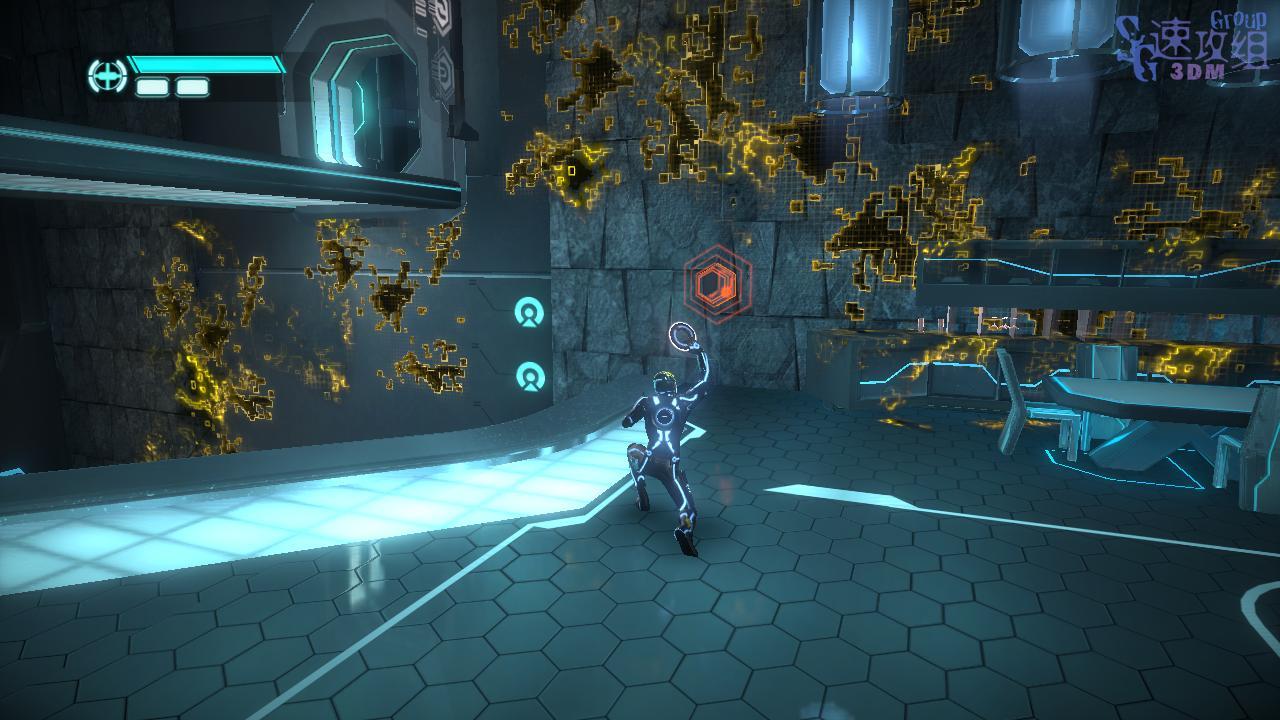Click the identity disc icon in the HUD
Image resolution: width=1280 pixels, height=720 pixels.
(106, 76)
